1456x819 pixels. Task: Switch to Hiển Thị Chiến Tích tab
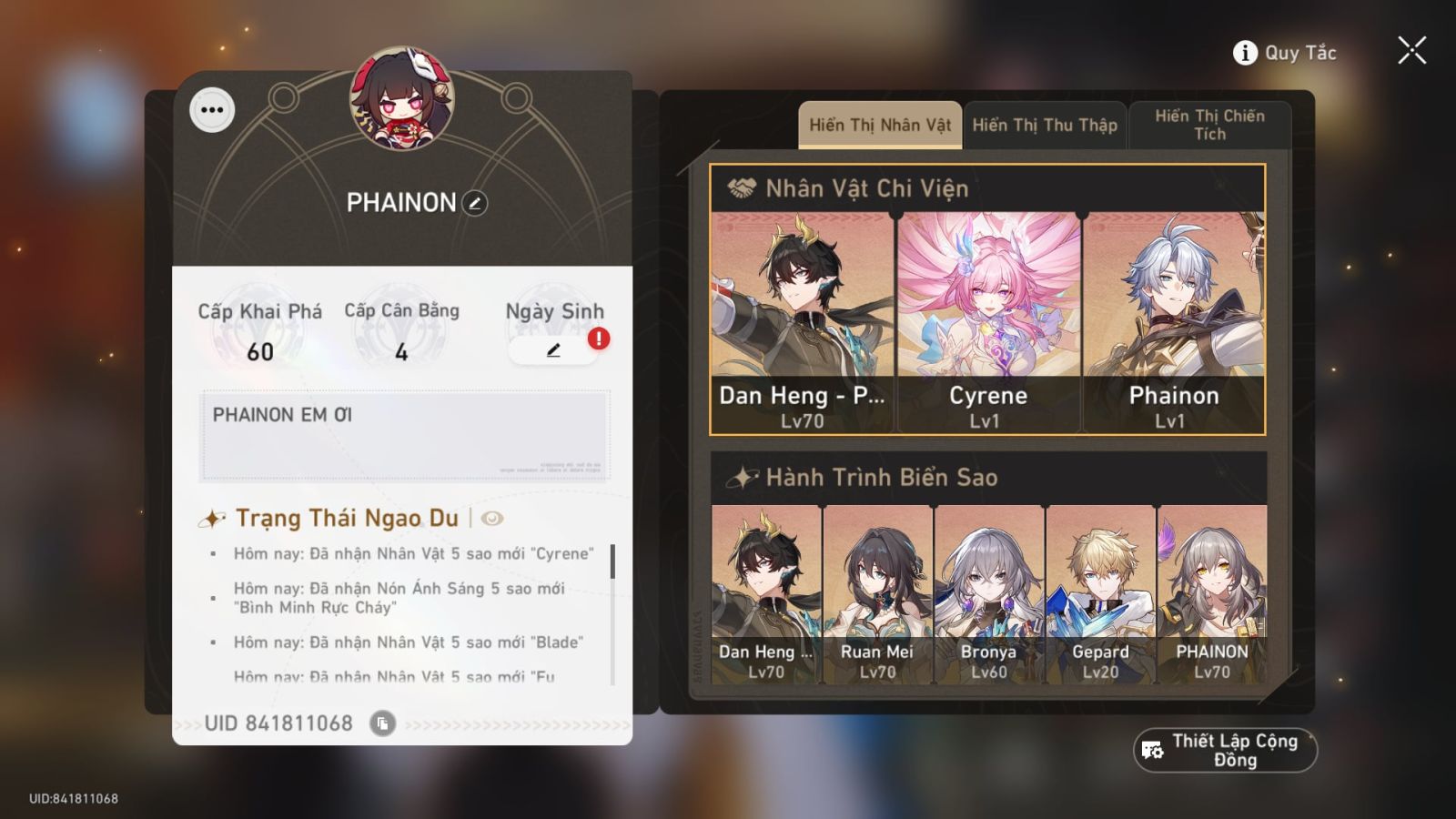pyautogui.click(x=1210, y=125)
